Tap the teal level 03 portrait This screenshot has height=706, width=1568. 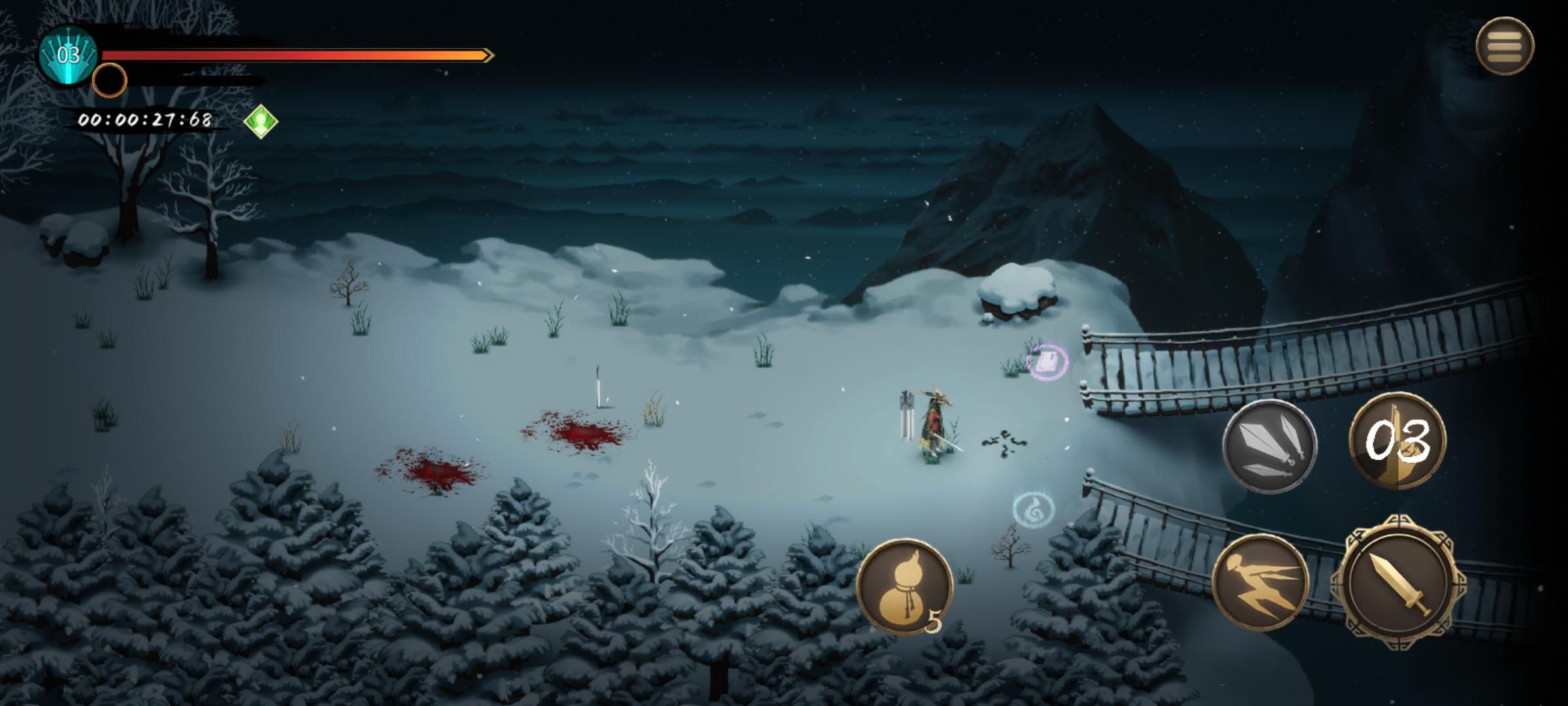click(x=68, y=56)
